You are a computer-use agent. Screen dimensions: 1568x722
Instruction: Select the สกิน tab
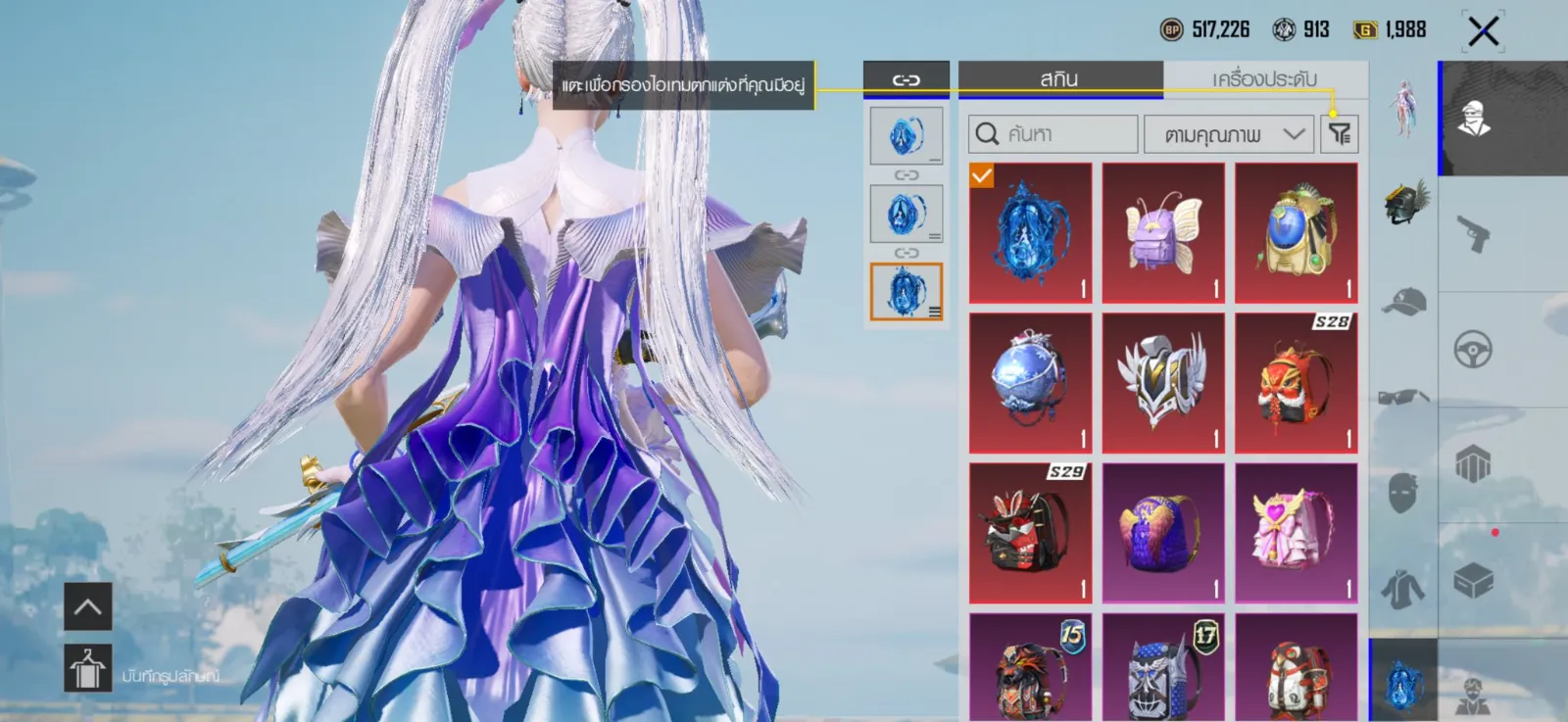[x=1059, y=79]
